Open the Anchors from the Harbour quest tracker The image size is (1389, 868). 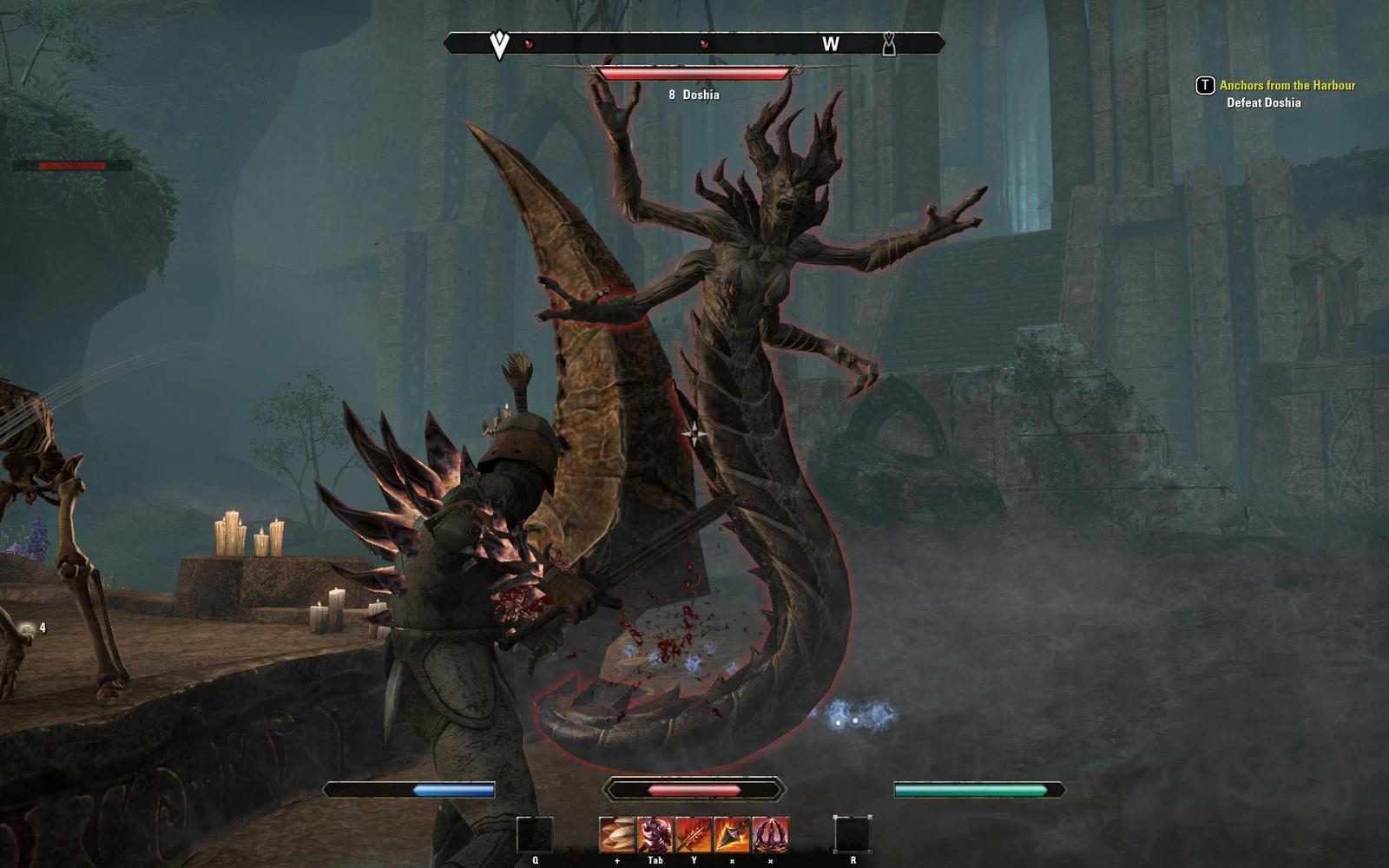click(1287, 85)
